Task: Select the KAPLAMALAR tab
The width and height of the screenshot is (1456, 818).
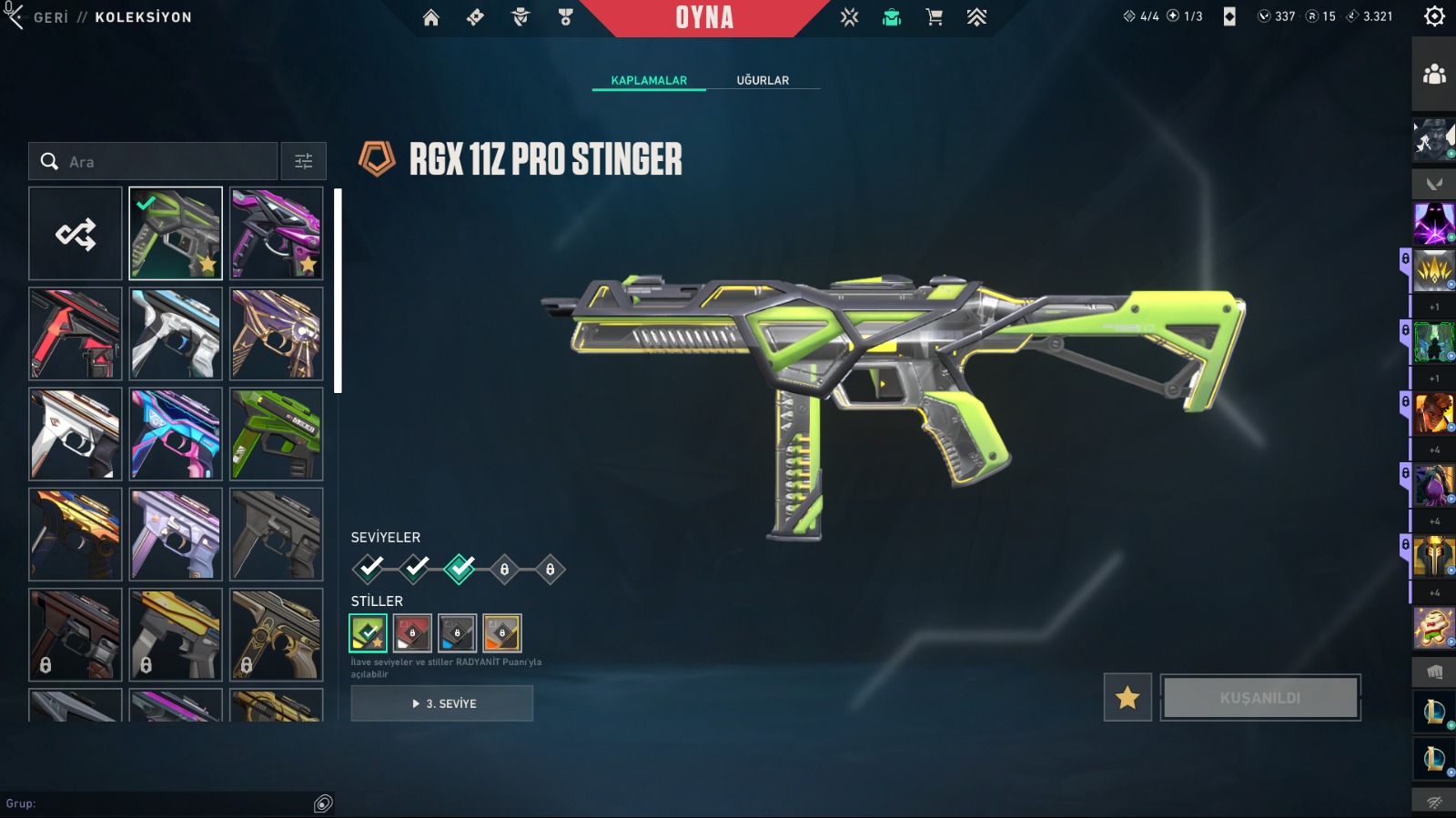Action: pyautogui.click(x=649, y=80)
